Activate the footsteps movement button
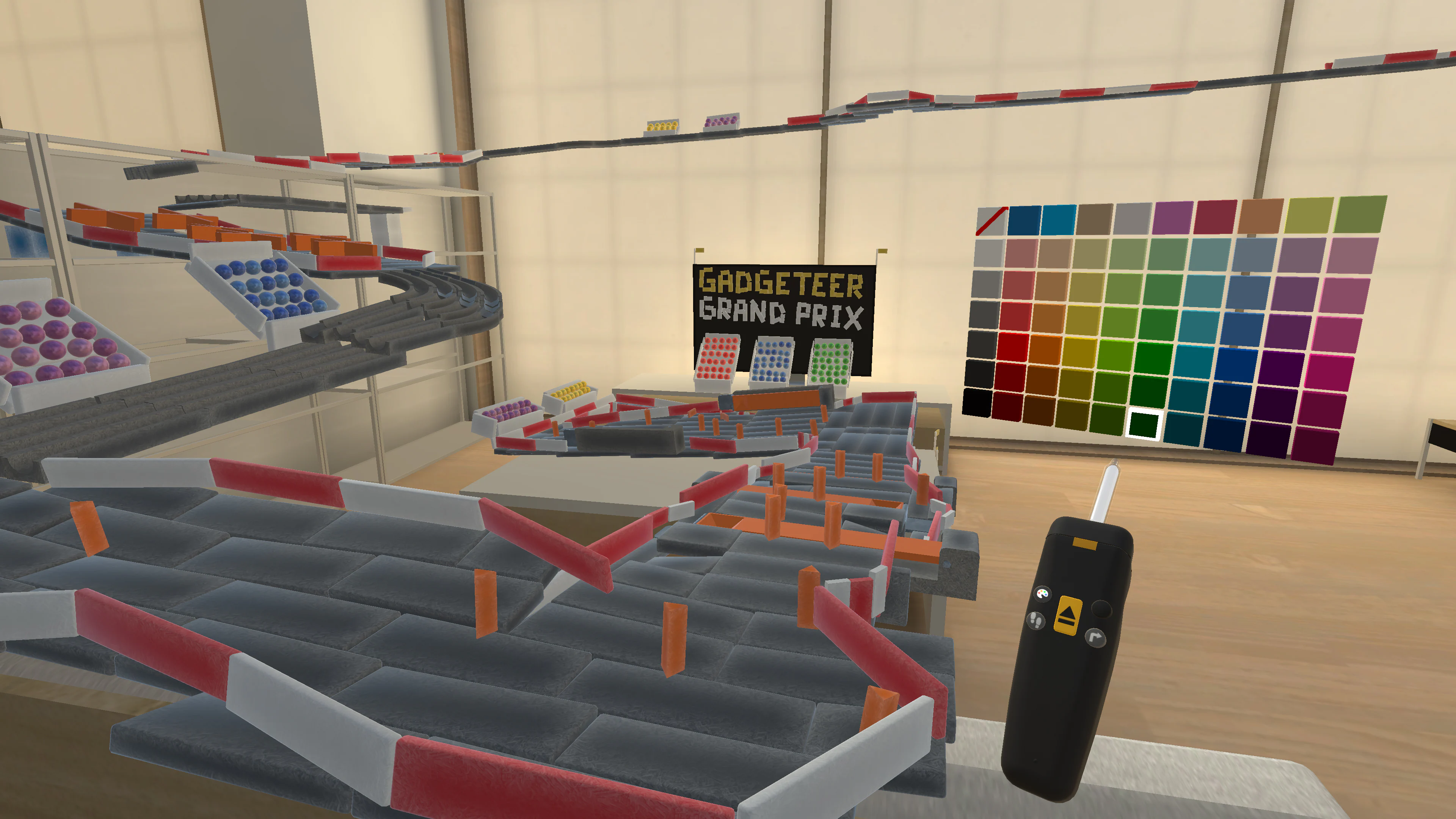Screen dimensions: 1456x819 (1035, 621)
